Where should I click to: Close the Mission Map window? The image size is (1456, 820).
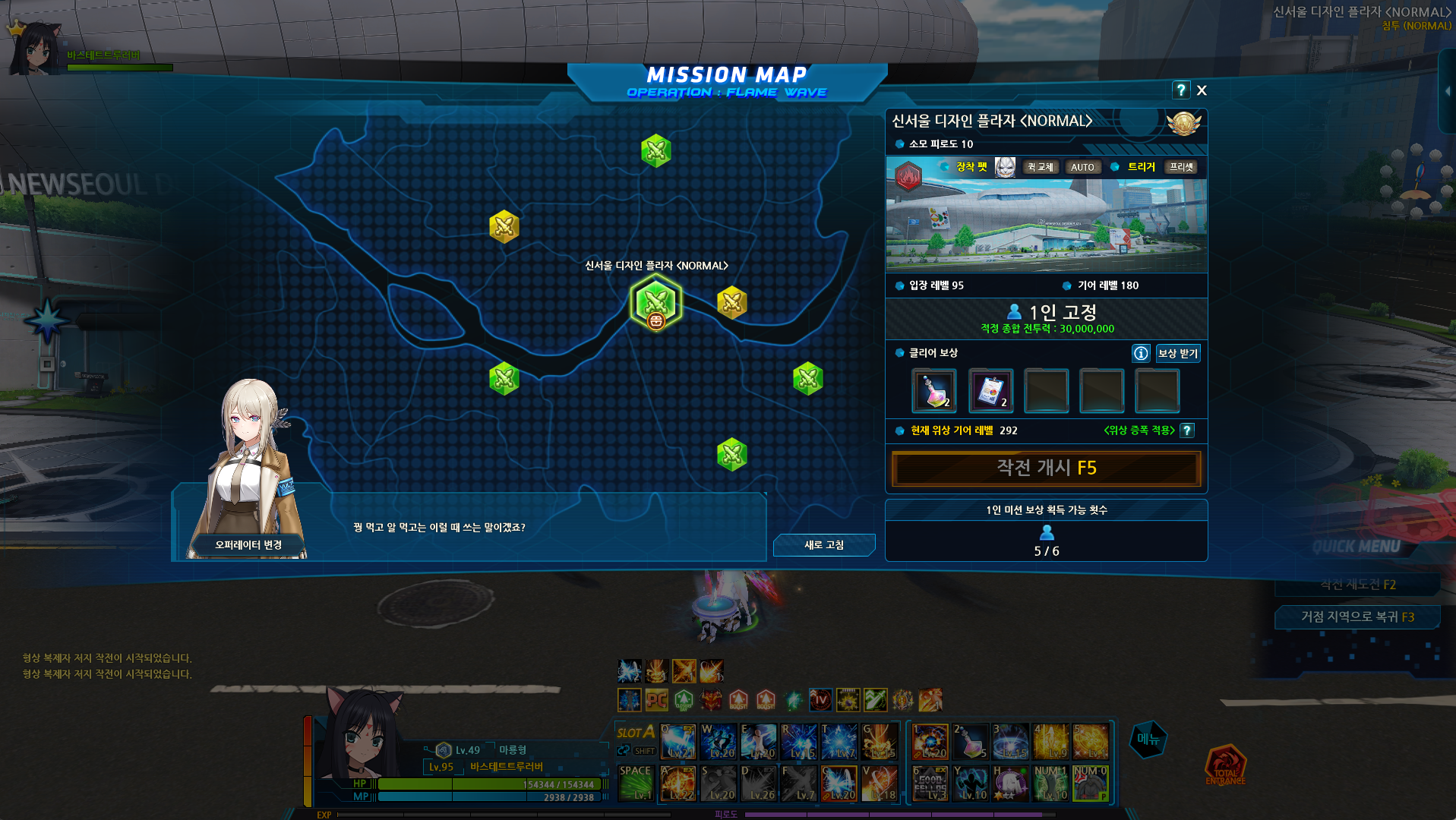pos(1202,90)
